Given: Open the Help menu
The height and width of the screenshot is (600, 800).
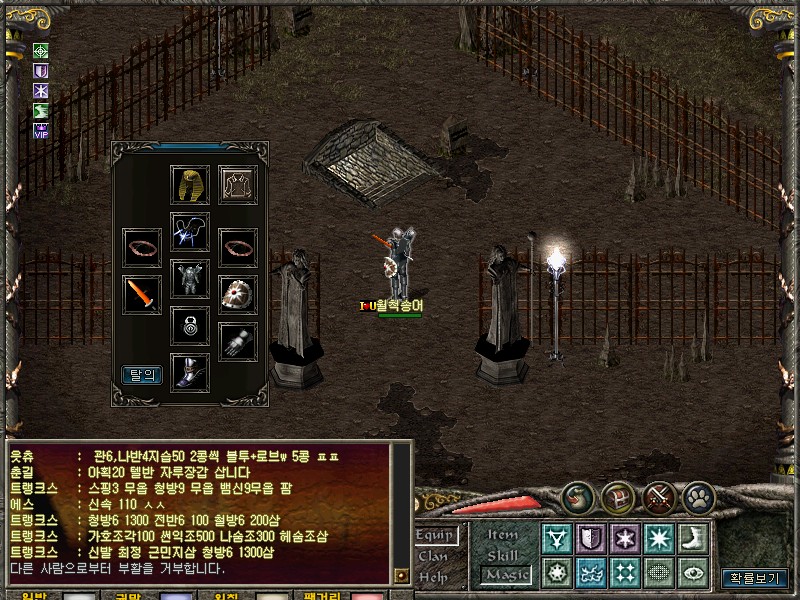Looking at the screenshot, I should point(431,576).
